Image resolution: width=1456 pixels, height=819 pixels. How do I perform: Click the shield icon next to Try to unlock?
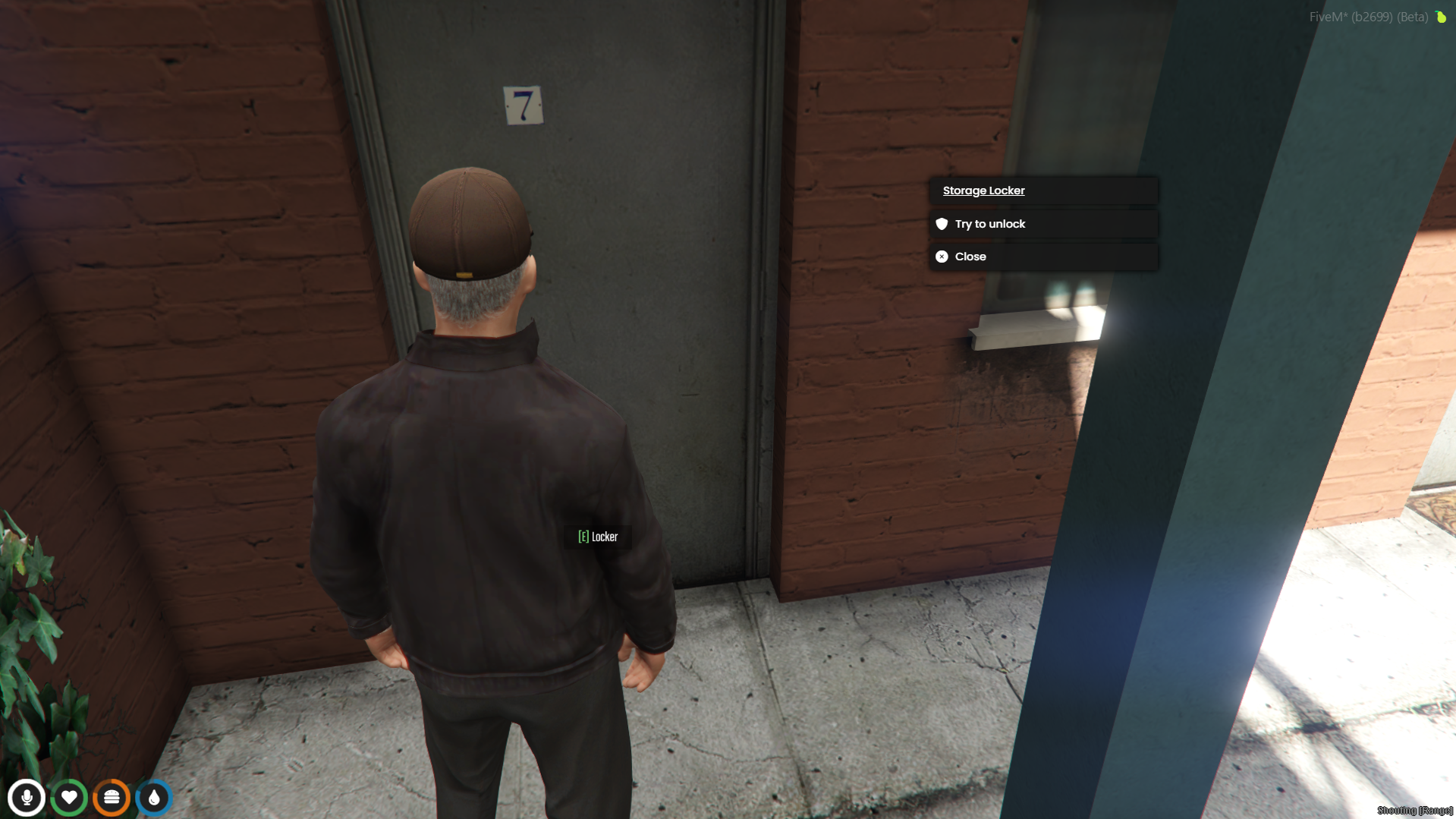tap(942, 223)
